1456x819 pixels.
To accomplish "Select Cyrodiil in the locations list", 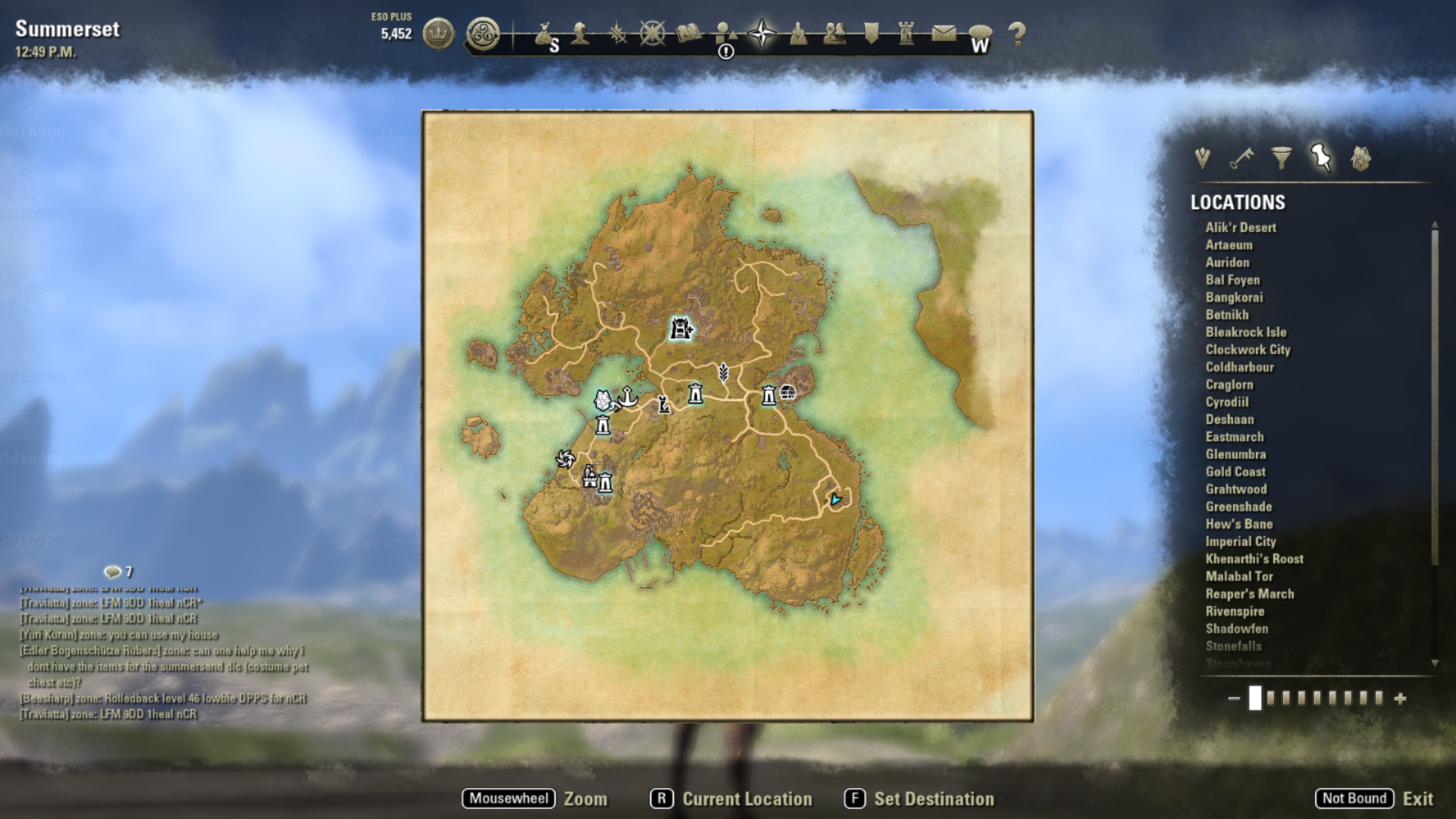I will 1226,402.
